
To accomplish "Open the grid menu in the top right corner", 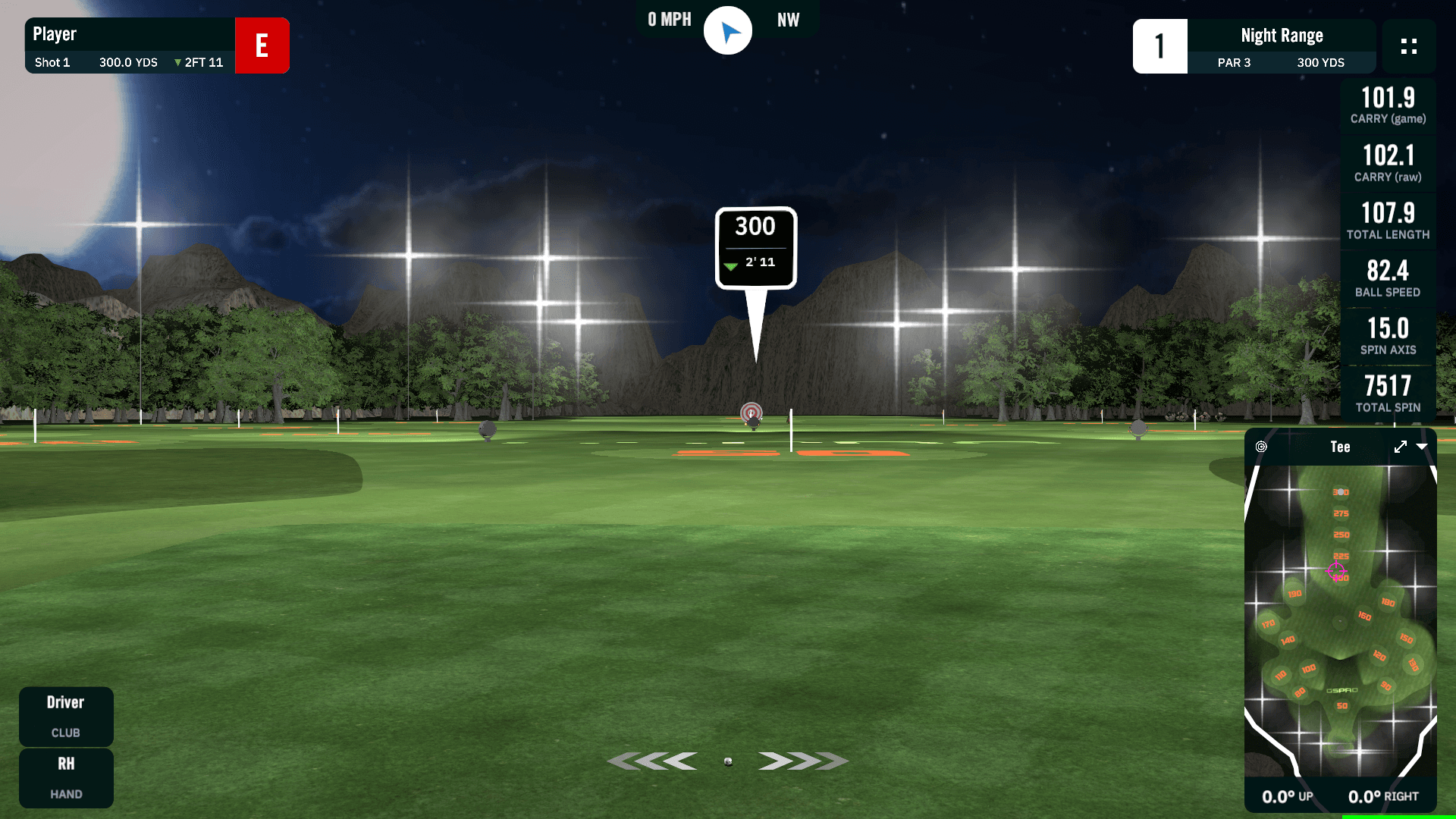I will pos(1409,46).
